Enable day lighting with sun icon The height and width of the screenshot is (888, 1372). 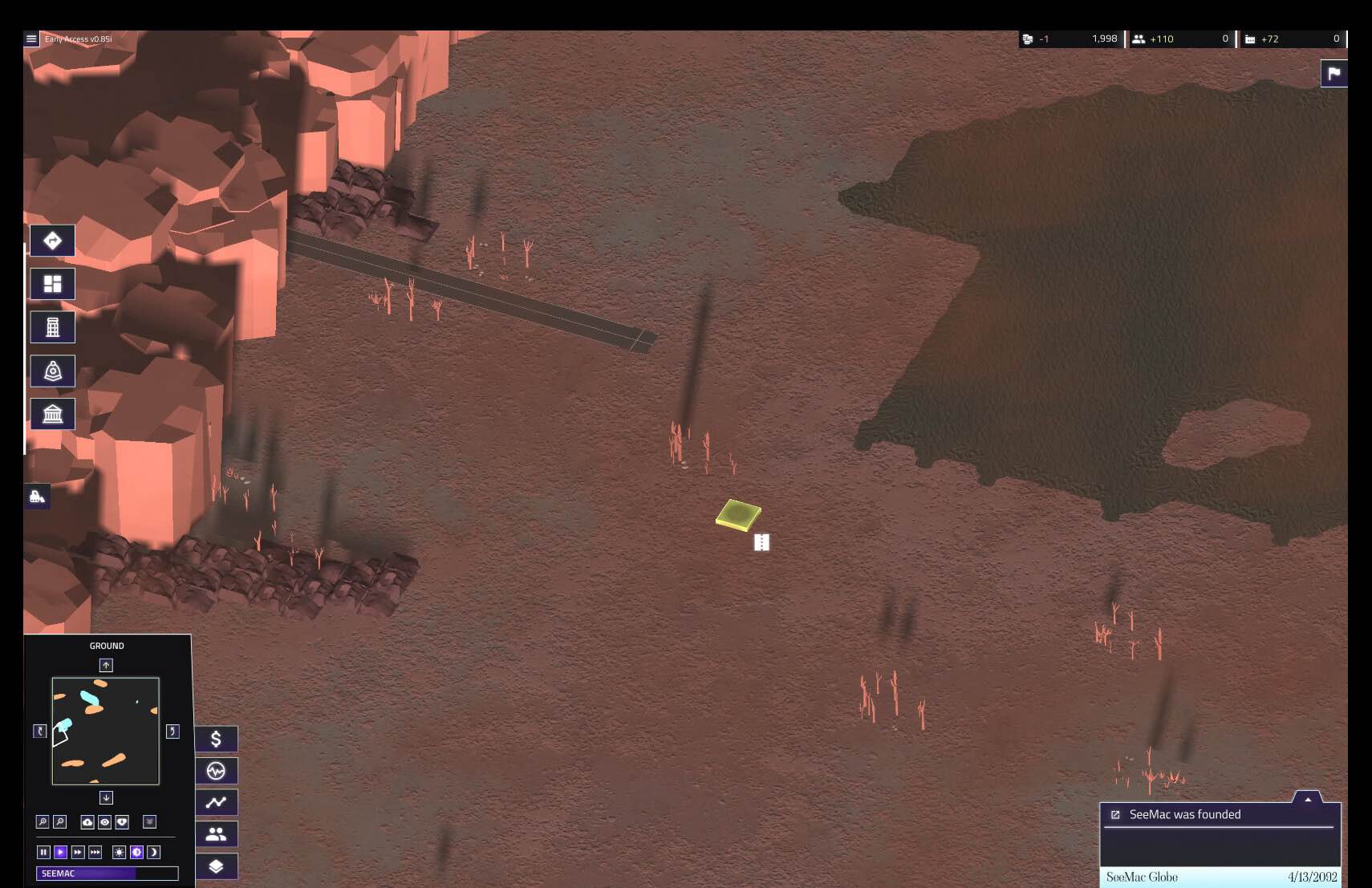click(119, 852)
